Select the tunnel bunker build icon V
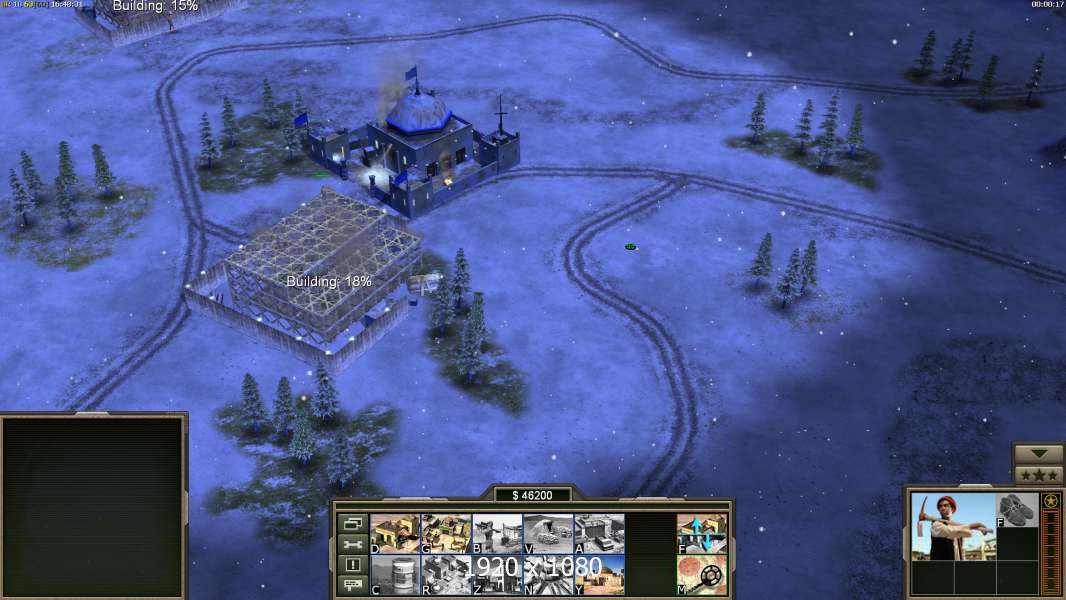Screen dimensions: 1066x600 [x=548, y=533]
